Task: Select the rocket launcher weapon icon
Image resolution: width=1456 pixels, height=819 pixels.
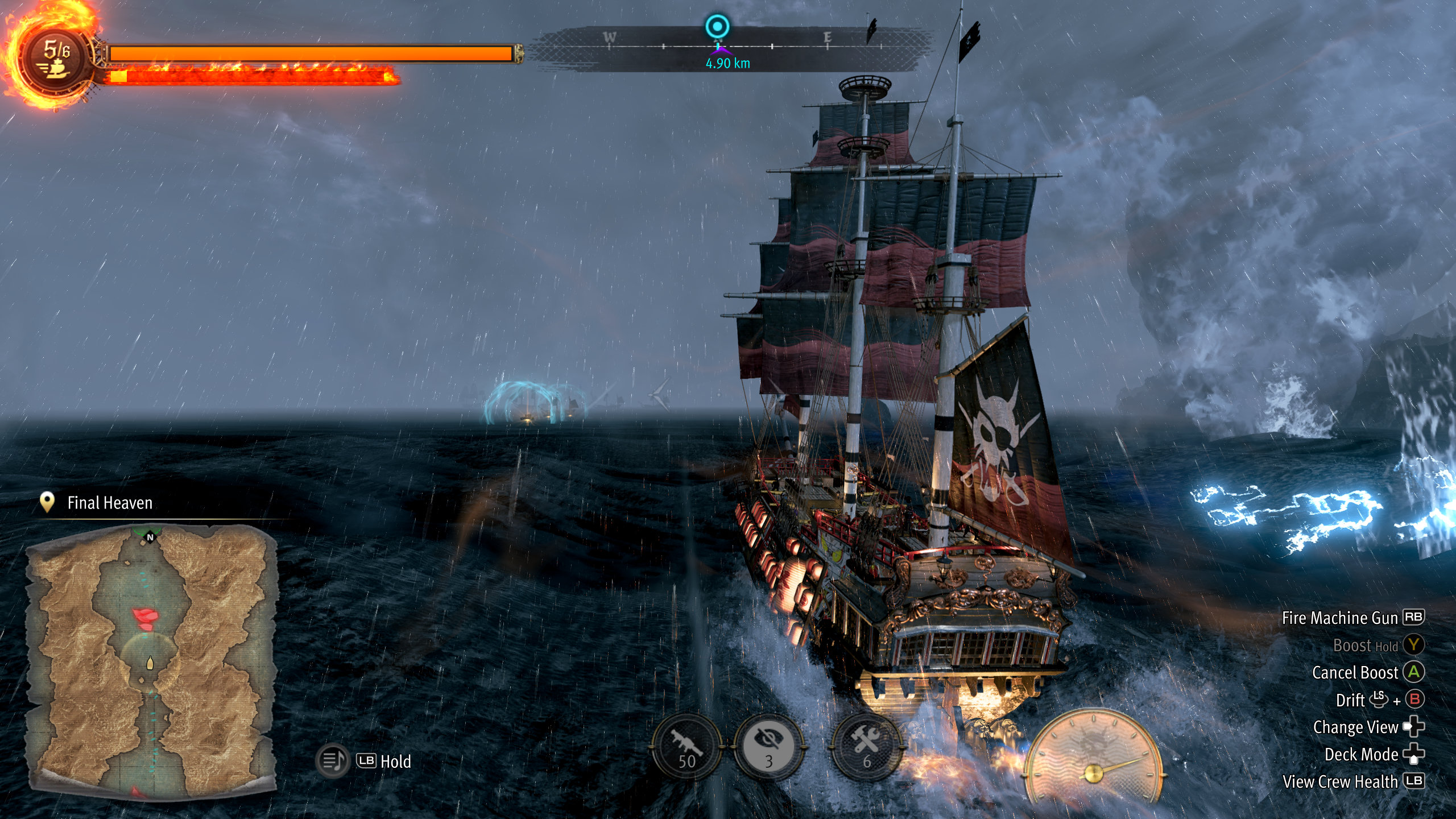Action: coord(686,747)
